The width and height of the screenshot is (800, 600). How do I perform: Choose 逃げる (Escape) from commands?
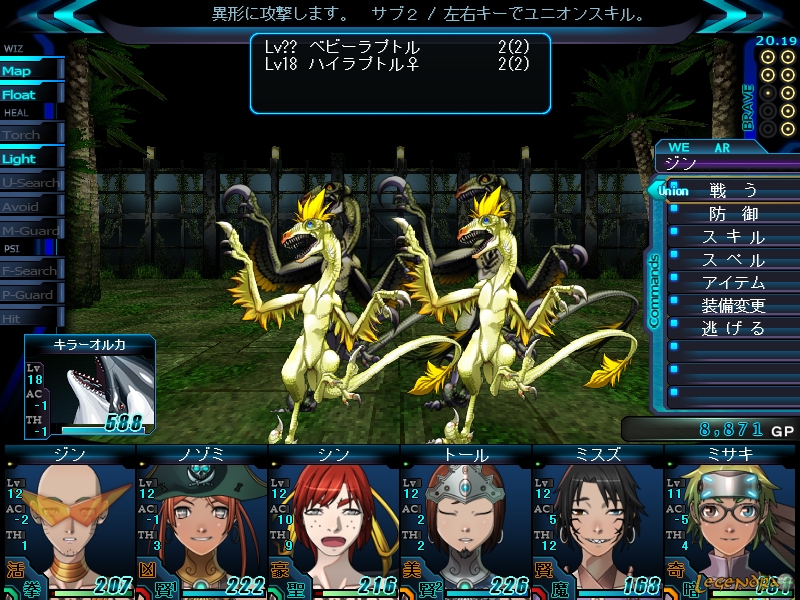point(734,329)
